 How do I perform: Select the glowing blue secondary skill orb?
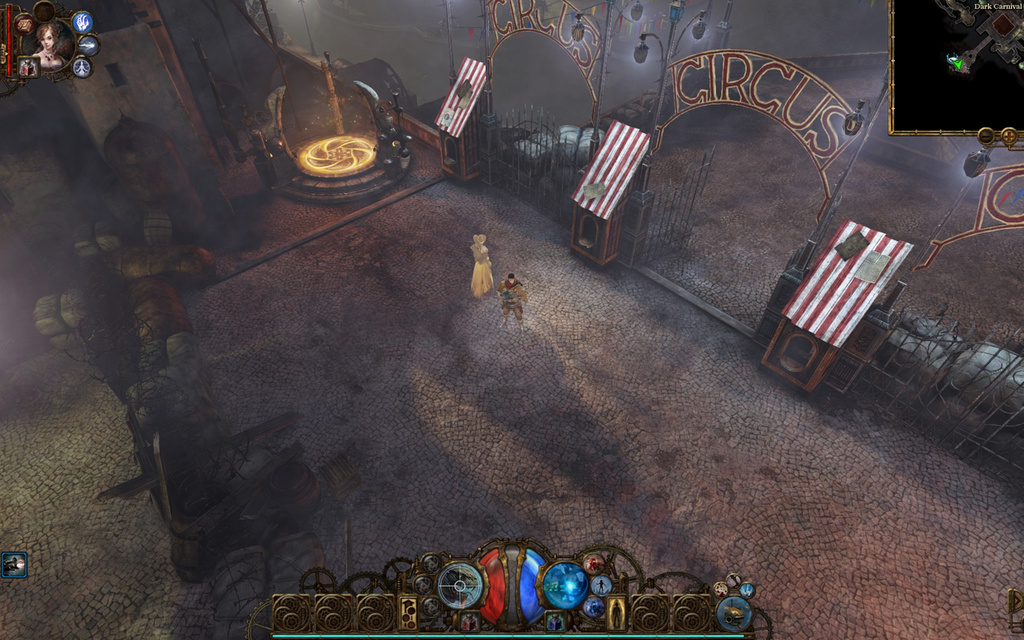click(564, 584)
